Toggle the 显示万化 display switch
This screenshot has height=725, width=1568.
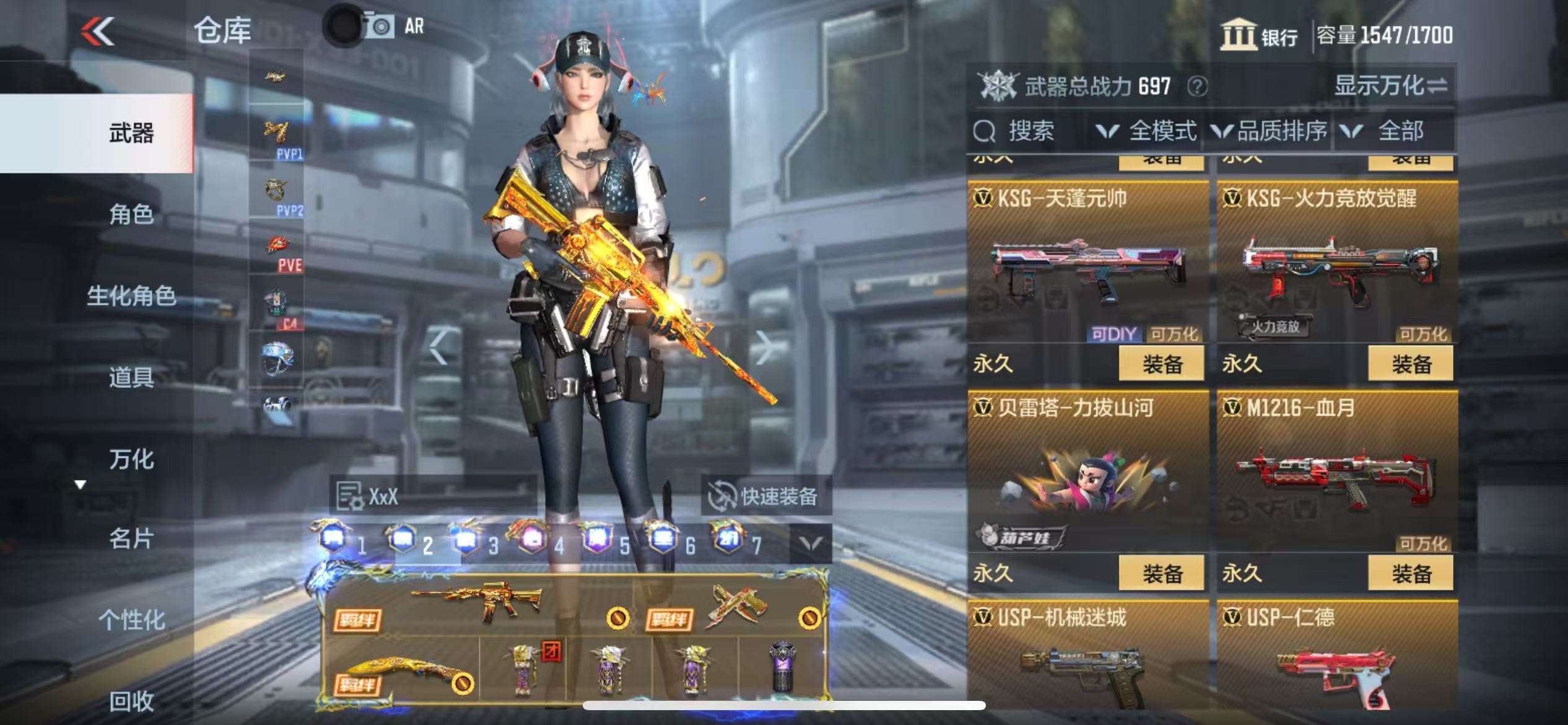[x=1391, y=86]
